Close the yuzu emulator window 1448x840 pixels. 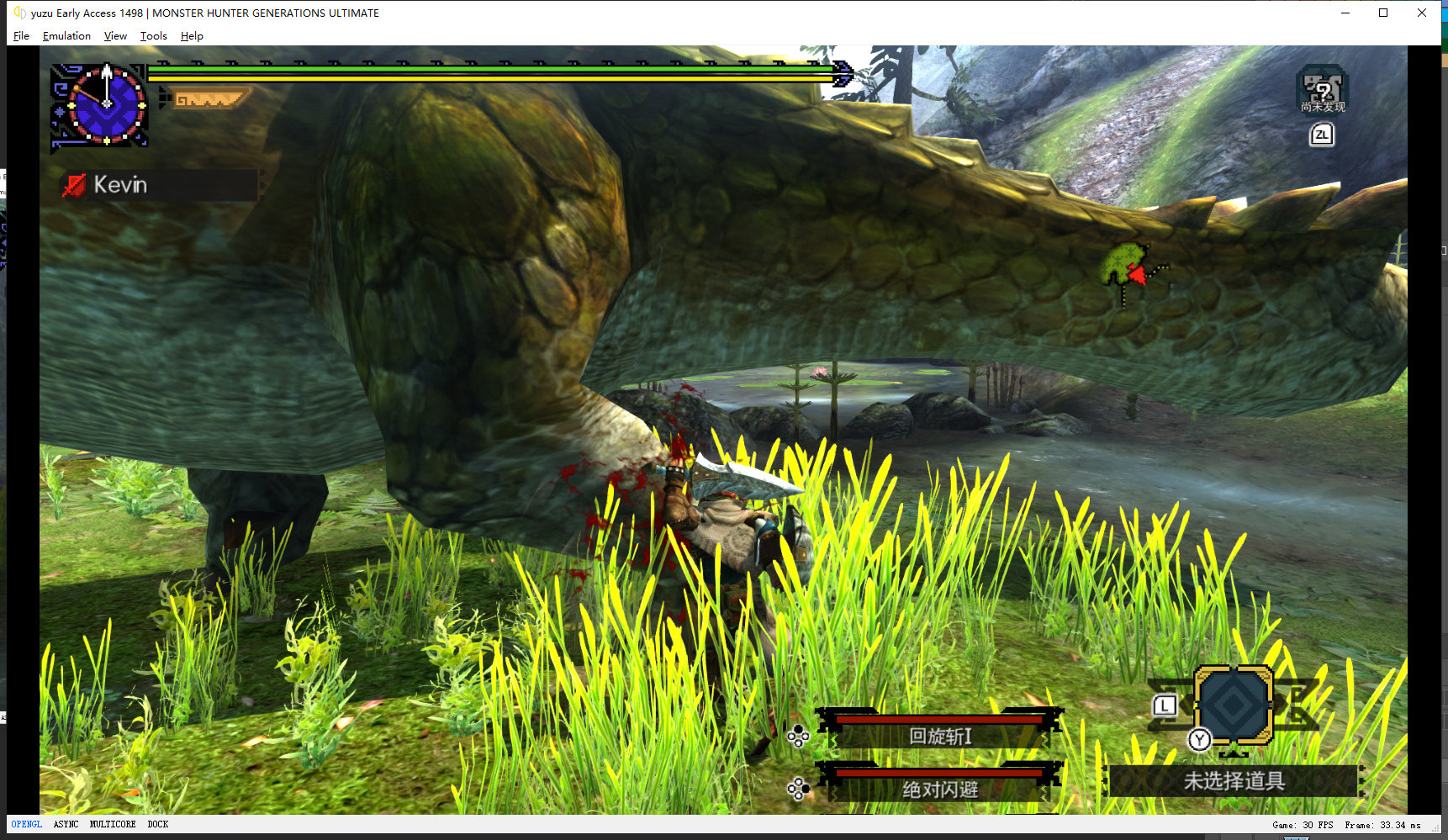1422,13
